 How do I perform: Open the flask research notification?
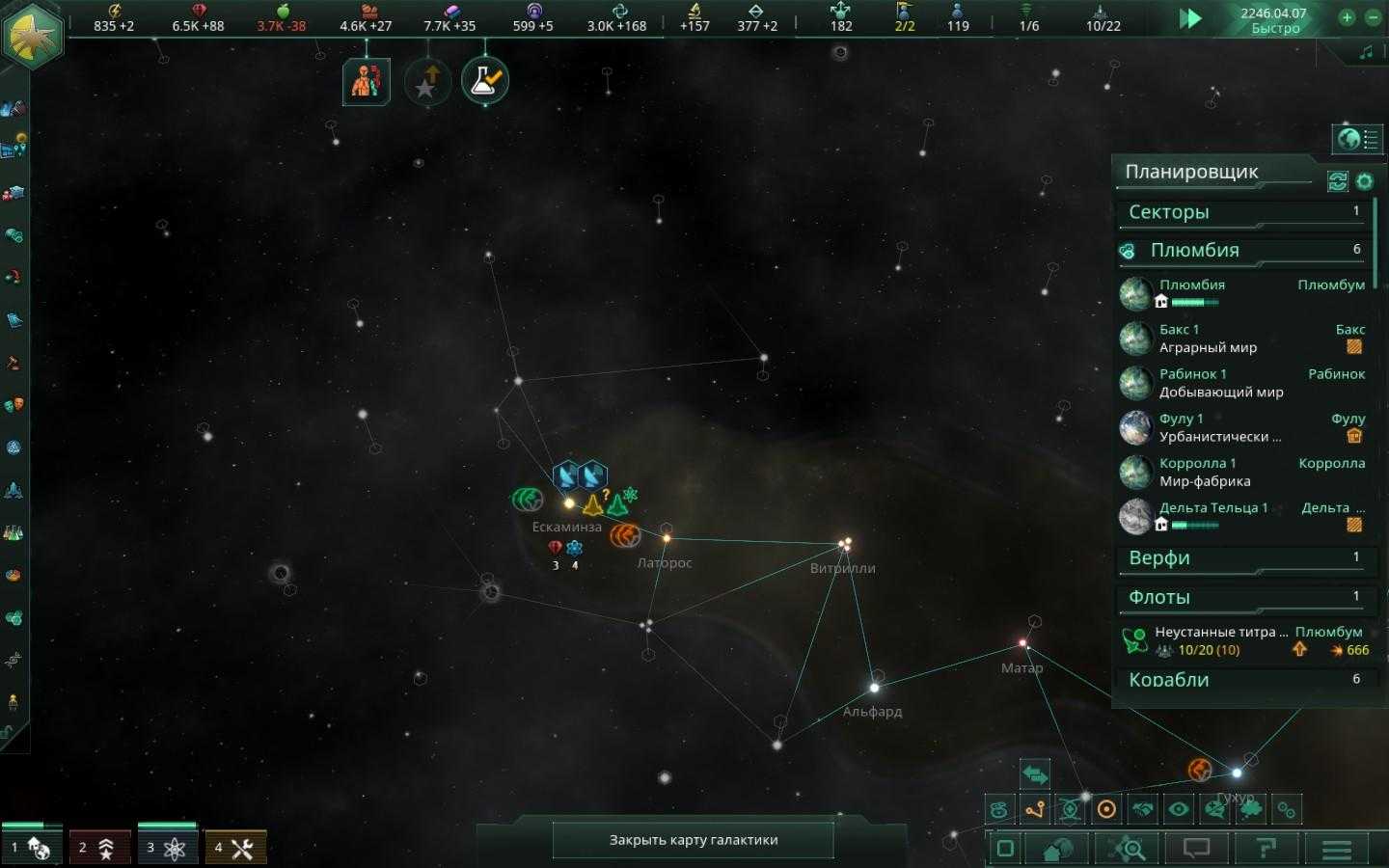coord(484,81)
